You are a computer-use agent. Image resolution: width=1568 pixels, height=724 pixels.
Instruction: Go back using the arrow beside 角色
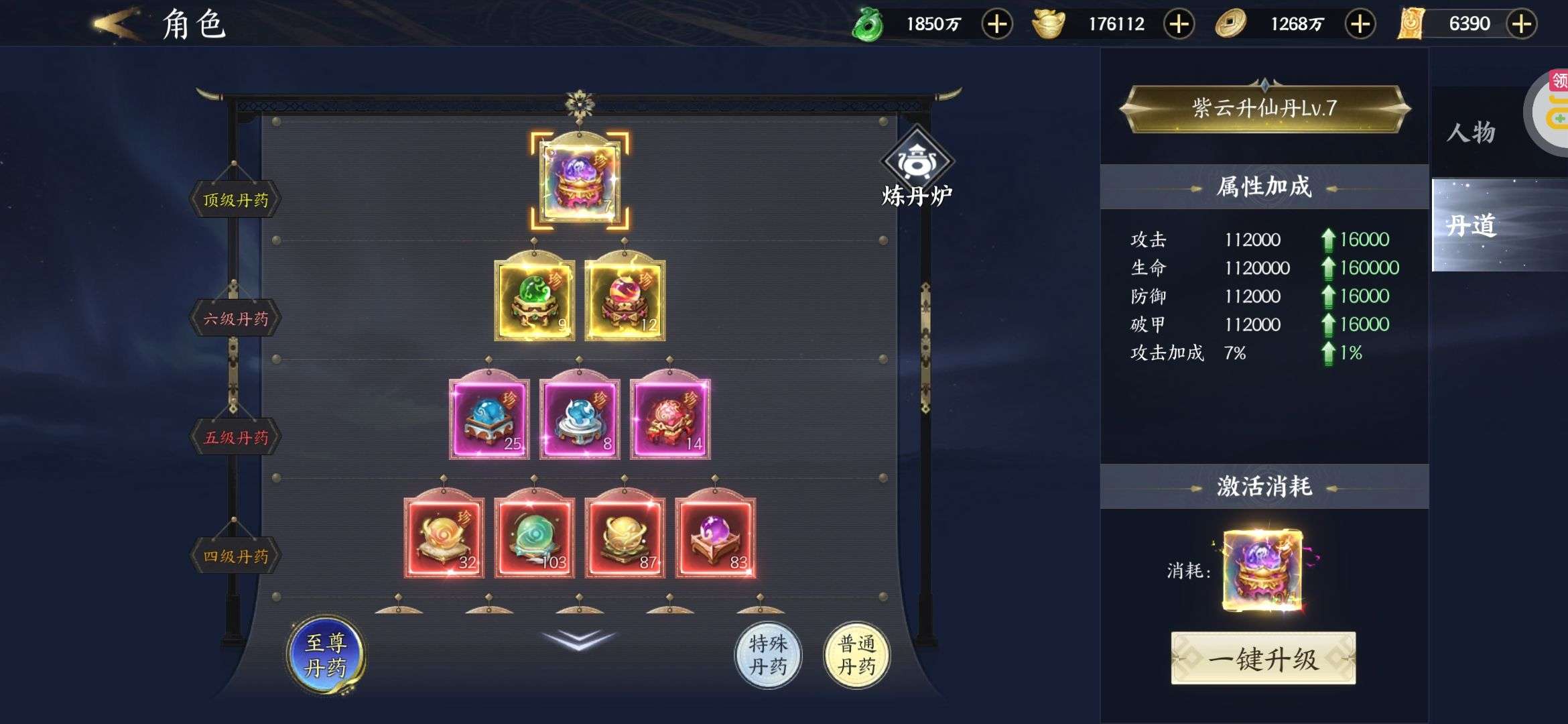tap(117, 24)
